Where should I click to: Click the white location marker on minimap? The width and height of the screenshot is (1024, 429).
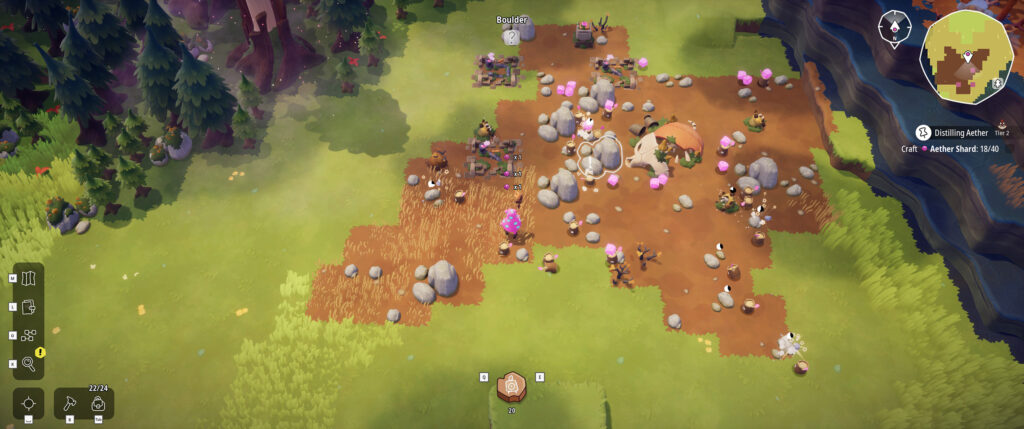click(968, 56)
